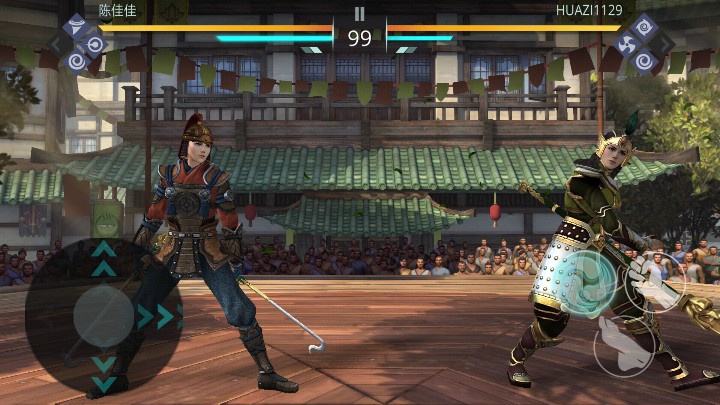Image resolution: width=720 pixels, height=405 pixels.
Task: Tap the foot kick attack button
Action: (x=624, y=346)
